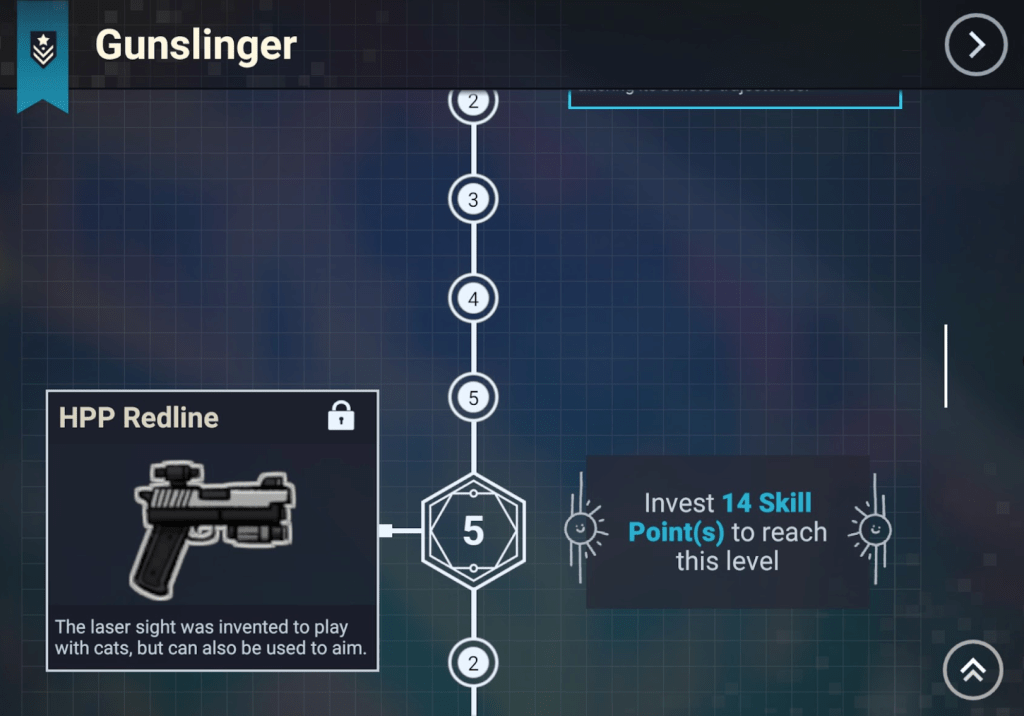Go to the next skill tree arrow
The height and width of the screenshot is (716, 1024).
coord(975,45)
